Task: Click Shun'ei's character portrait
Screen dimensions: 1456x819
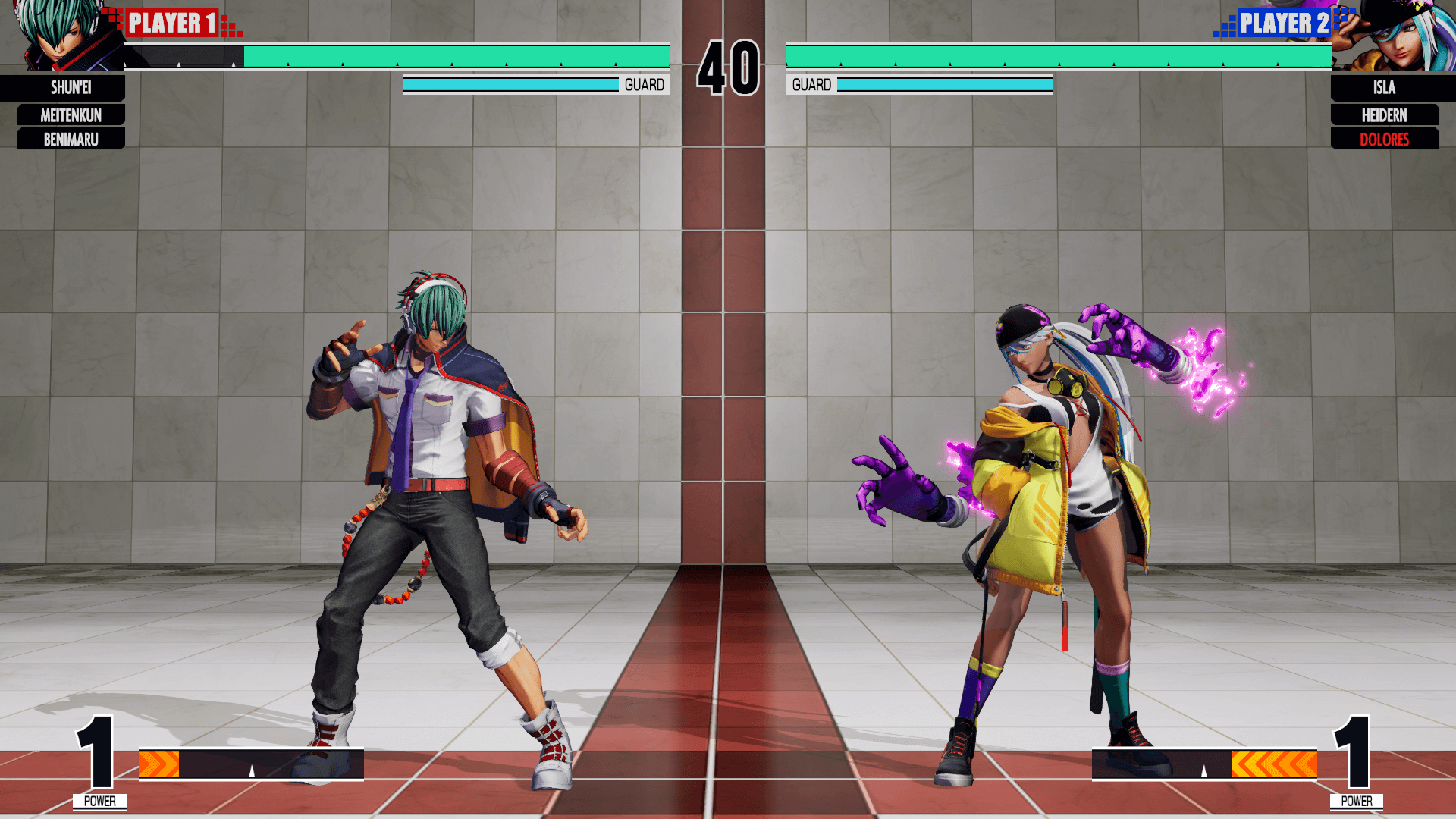Action: click(61, 36)
